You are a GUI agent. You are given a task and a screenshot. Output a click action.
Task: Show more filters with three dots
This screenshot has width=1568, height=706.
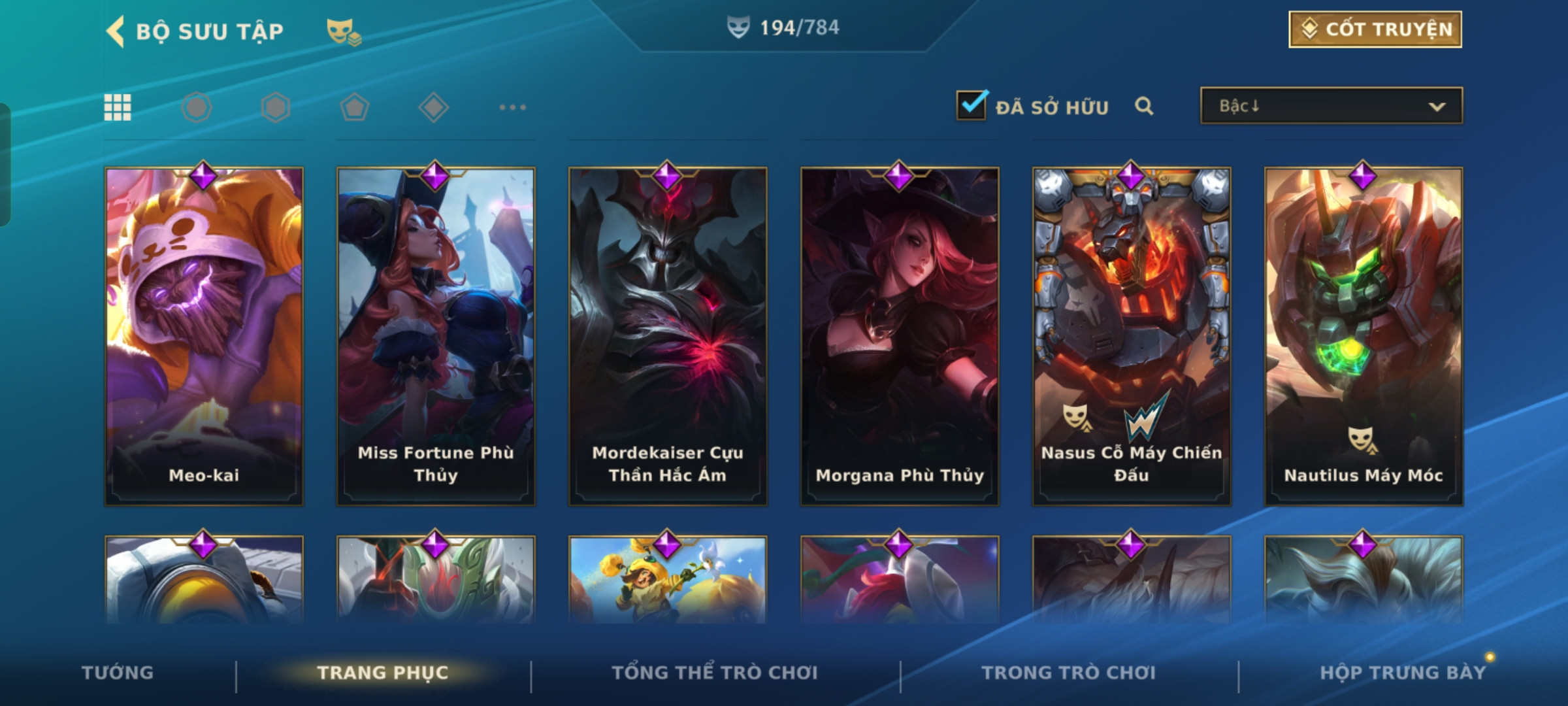(512, 107)
